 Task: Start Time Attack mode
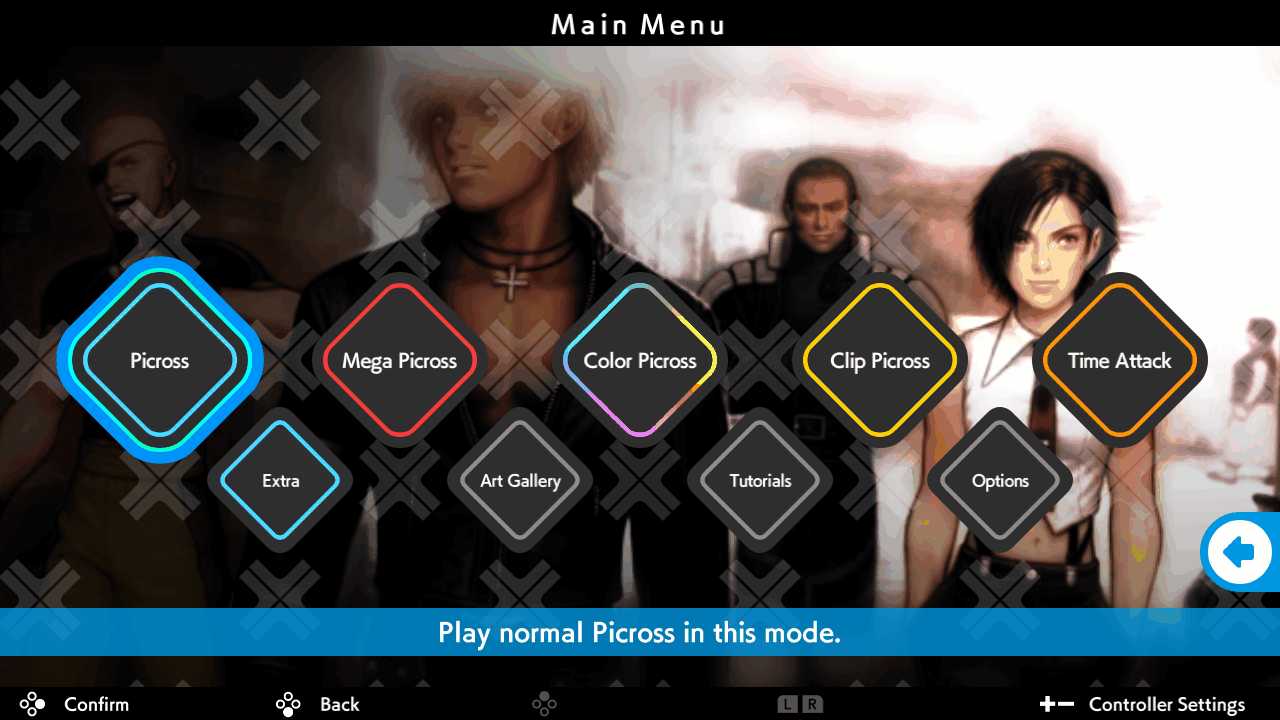pos(1118,361)
